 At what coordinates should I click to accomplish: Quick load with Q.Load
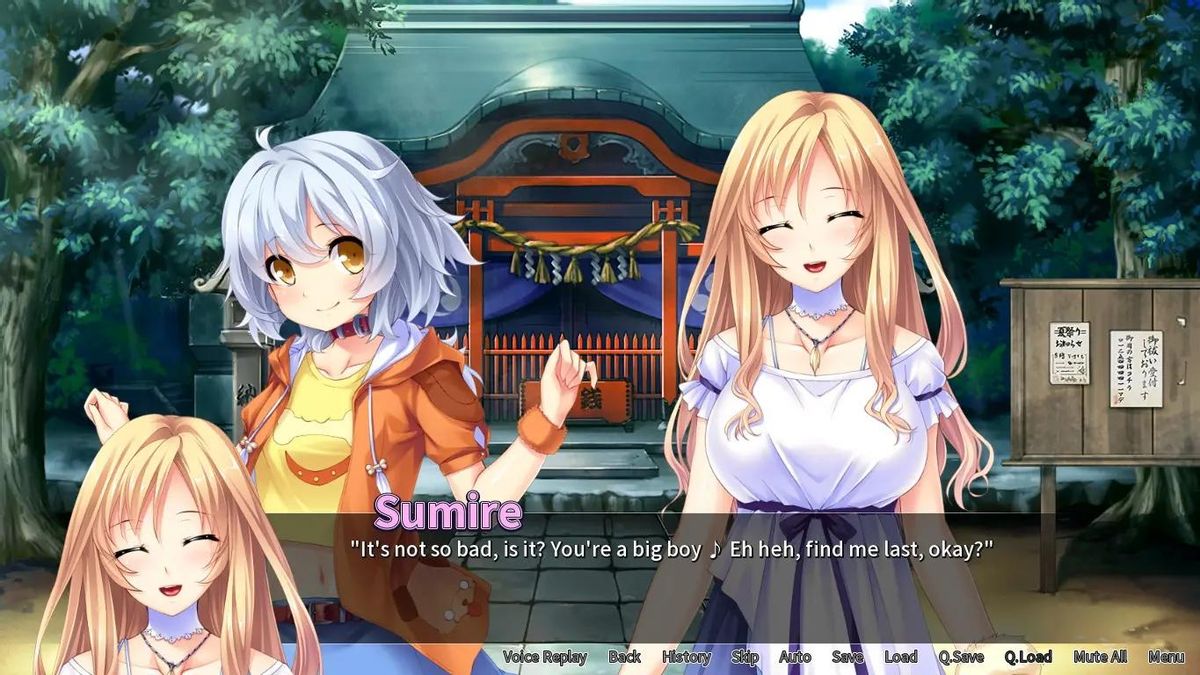click(1028, 657)
